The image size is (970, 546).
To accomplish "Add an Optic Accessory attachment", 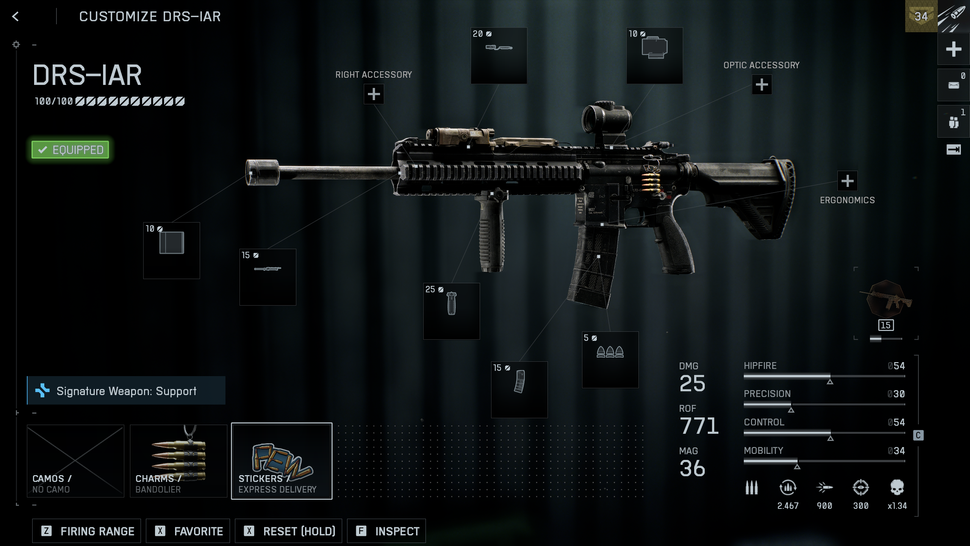I will (761, 85).
